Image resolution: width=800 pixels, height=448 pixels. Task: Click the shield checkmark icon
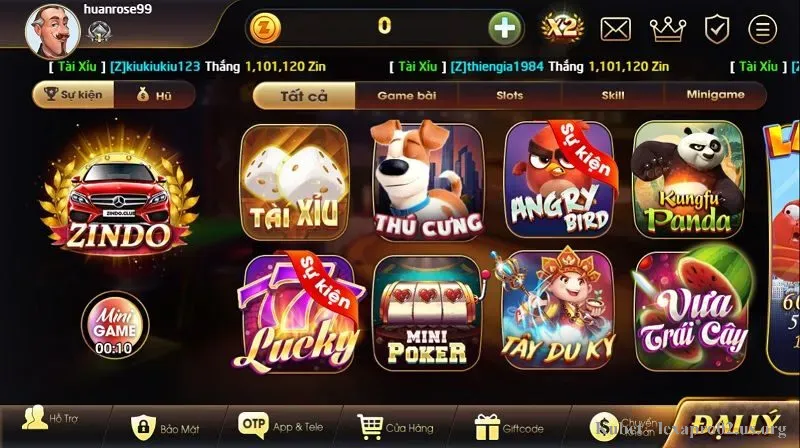tap(717, 28)
